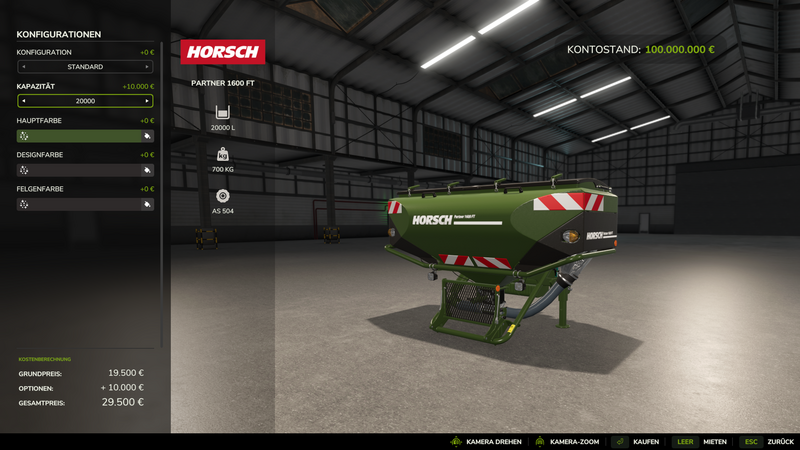
Task: Click the Designfarbe paint bucket icon
Action: 147,170
